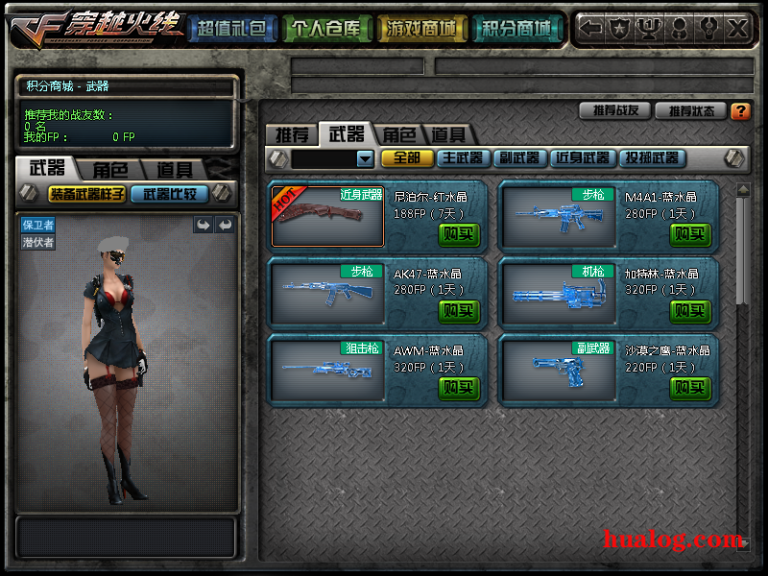This screenshot has width=768, height=576.
Task: Click 装备武器样子 equip weapon preview button
Action: 87,194
